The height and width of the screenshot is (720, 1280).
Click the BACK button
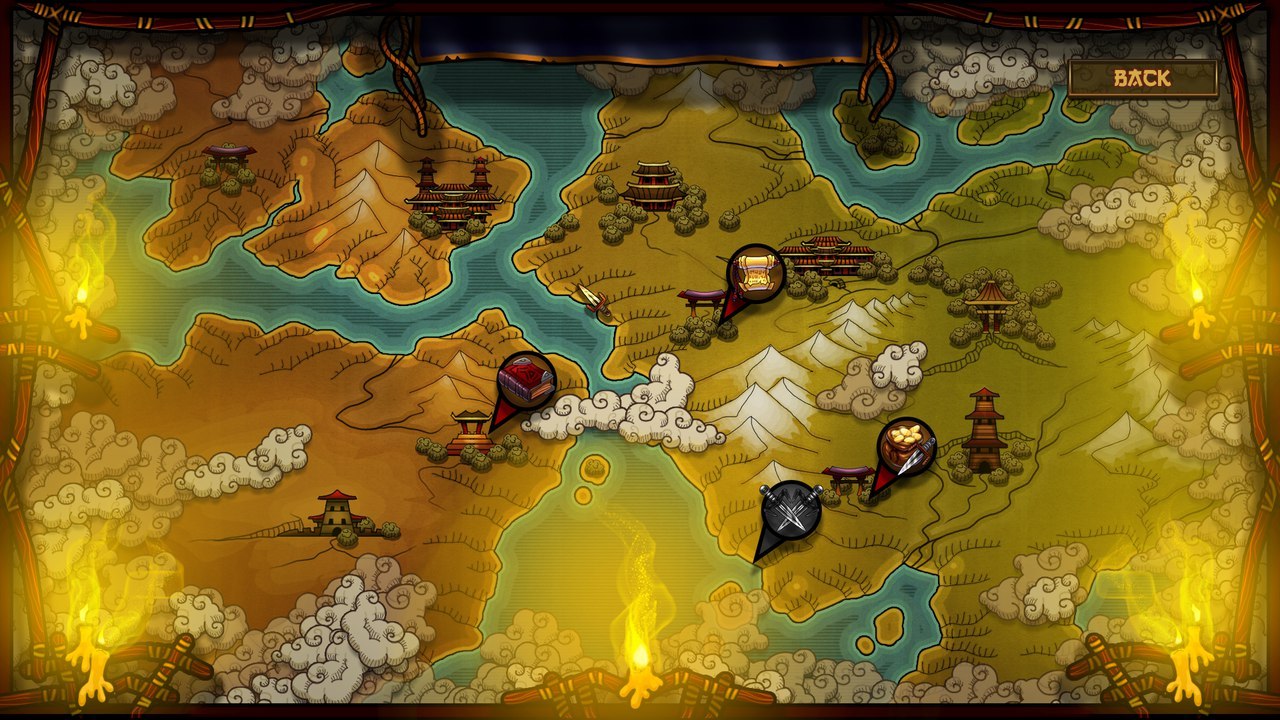pyautogui.click(x=1142, y=78)
